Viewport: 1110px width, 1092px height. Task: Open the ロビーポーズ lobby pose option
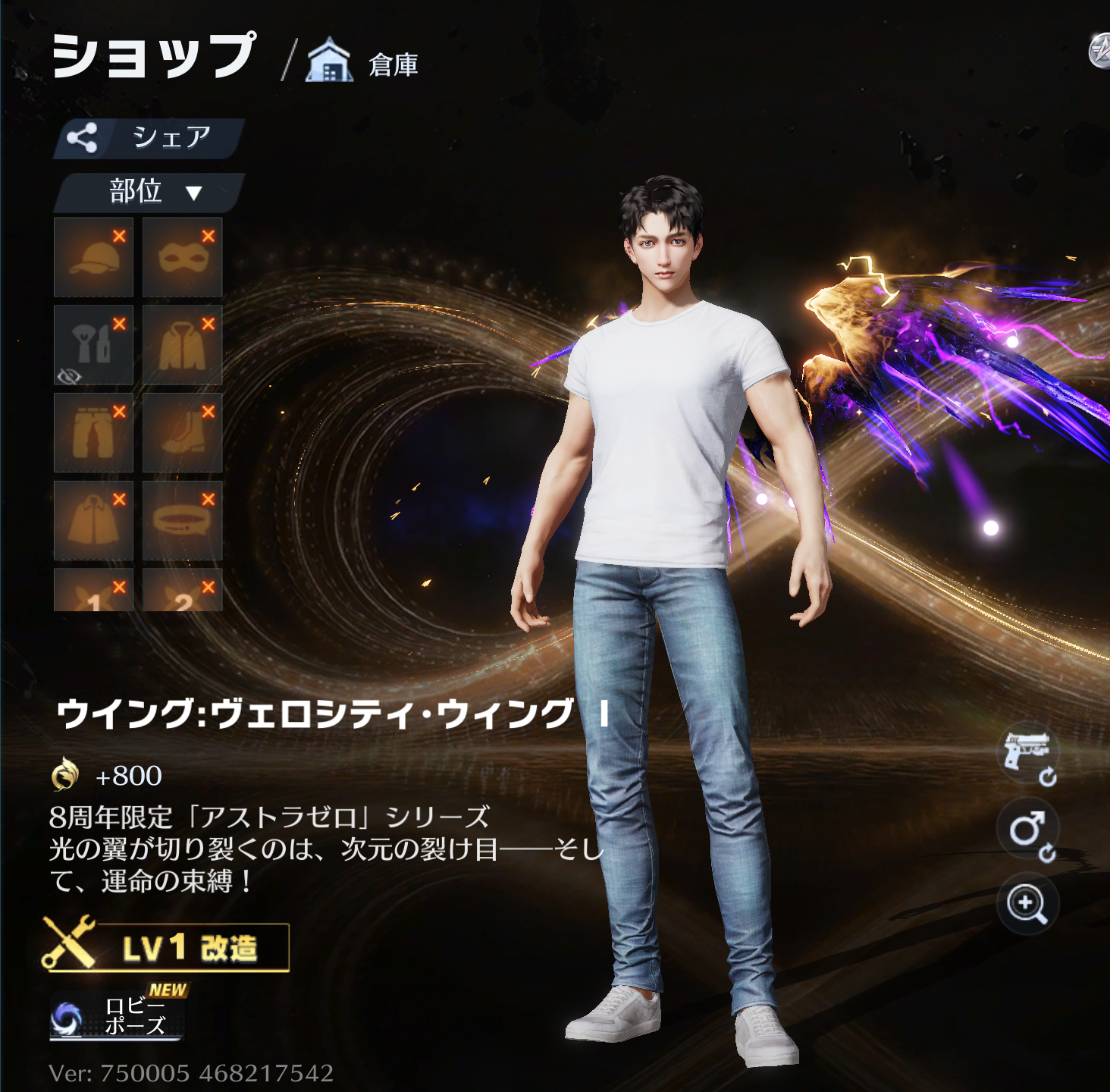[118, 1015]
